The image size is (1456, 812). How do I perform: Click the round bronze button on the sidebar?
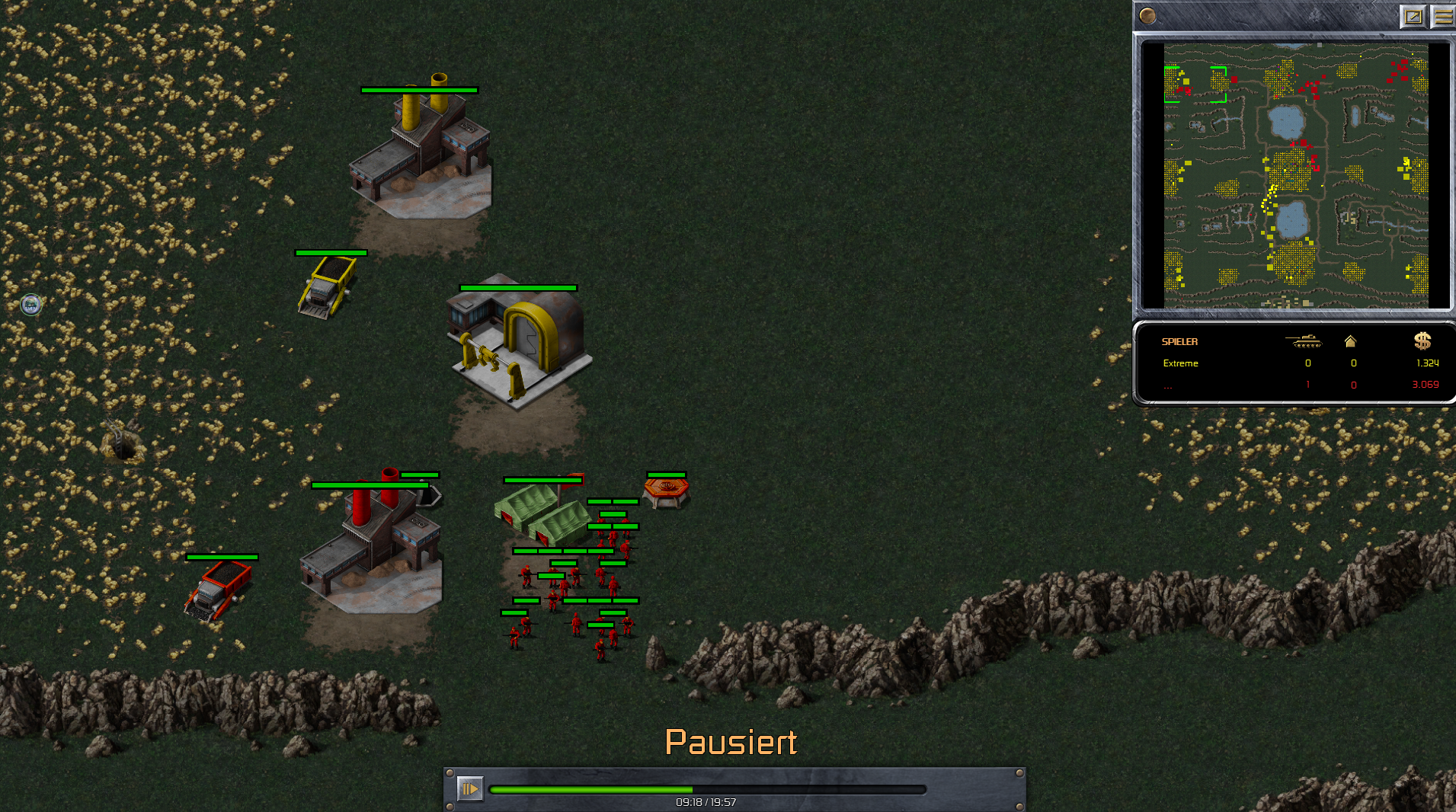[x=1147, y=16]
